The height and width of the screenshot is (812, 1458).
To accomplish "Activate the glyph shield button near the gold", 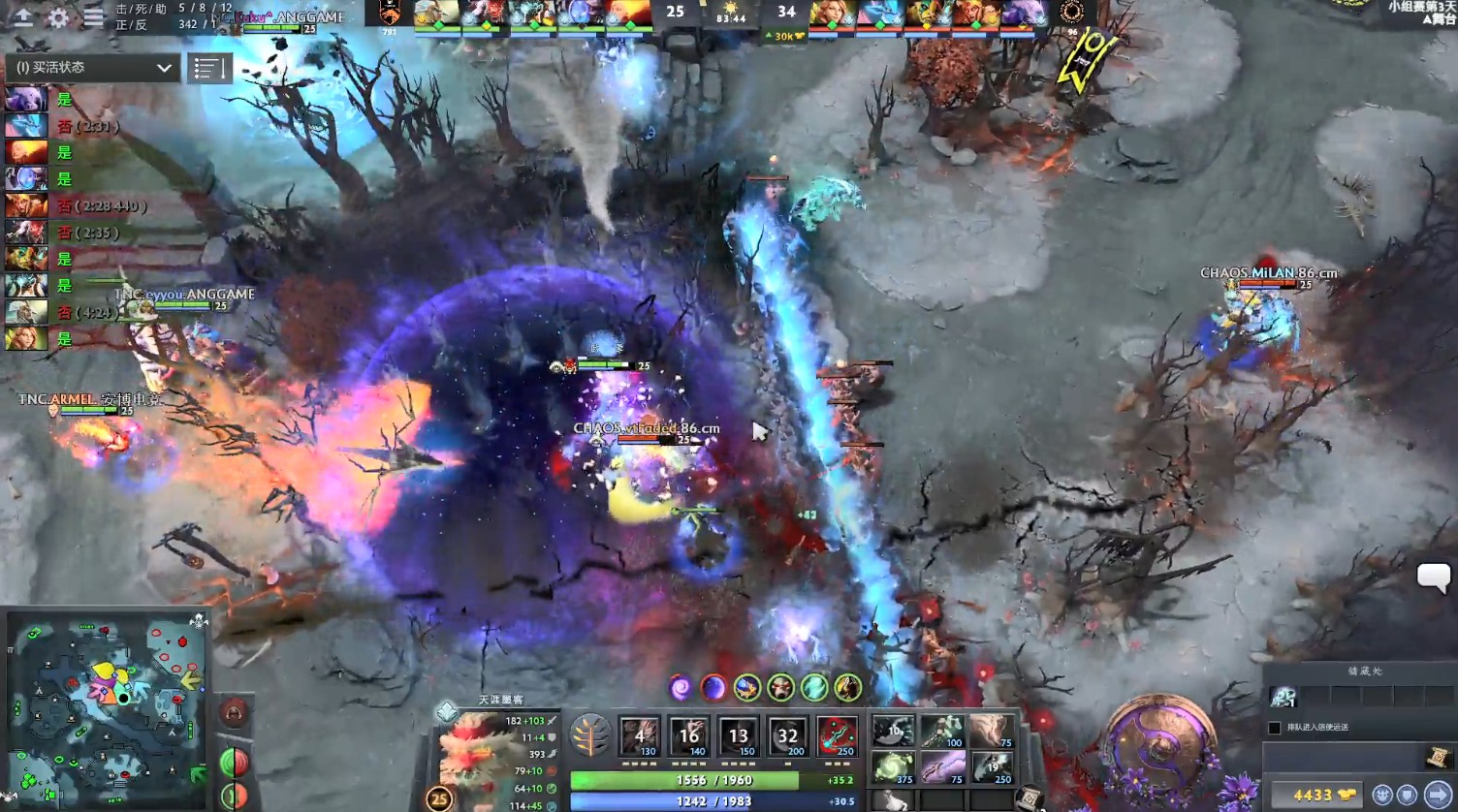I will (x=1410, y=794).
